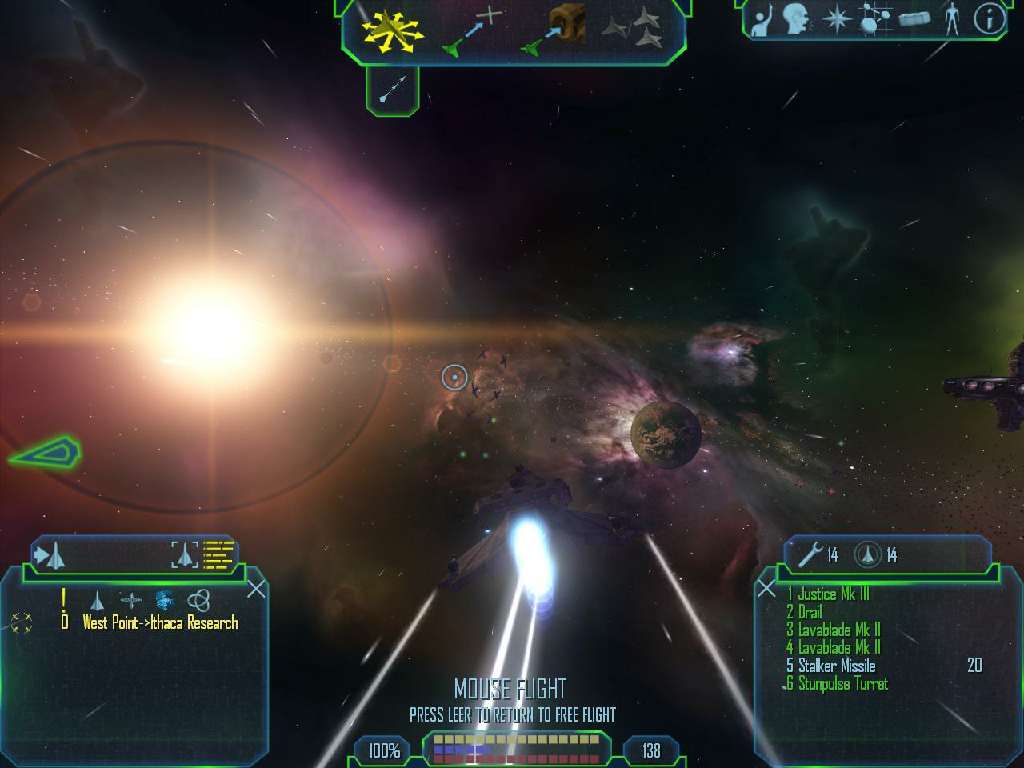Open the inventory cargo block icon
Image resolution: width=1024 pixels, height=768 pixels.
(x=915, y=19)
